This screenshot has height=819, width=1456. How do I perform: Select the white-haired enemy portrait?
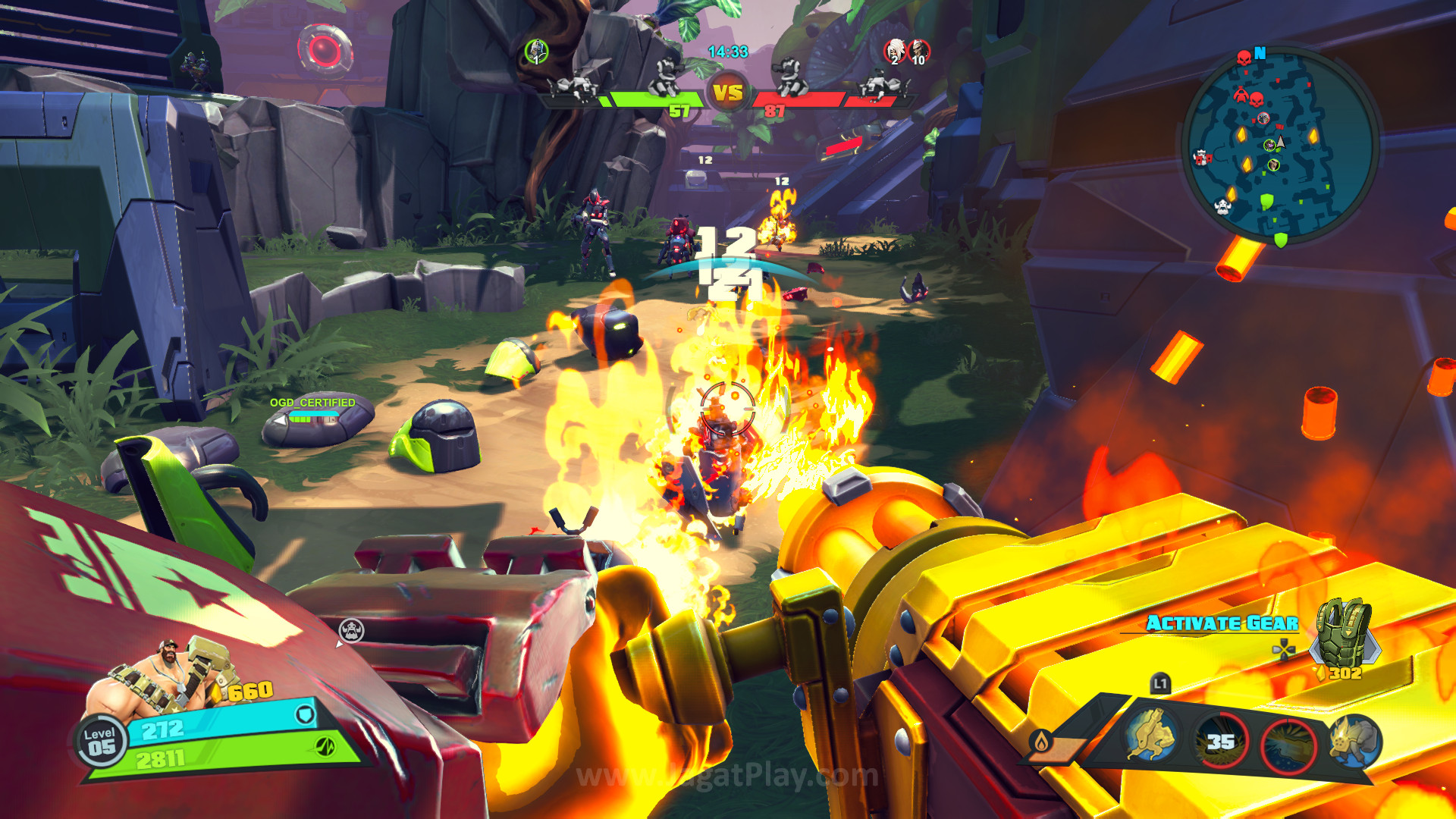(895, 52)
